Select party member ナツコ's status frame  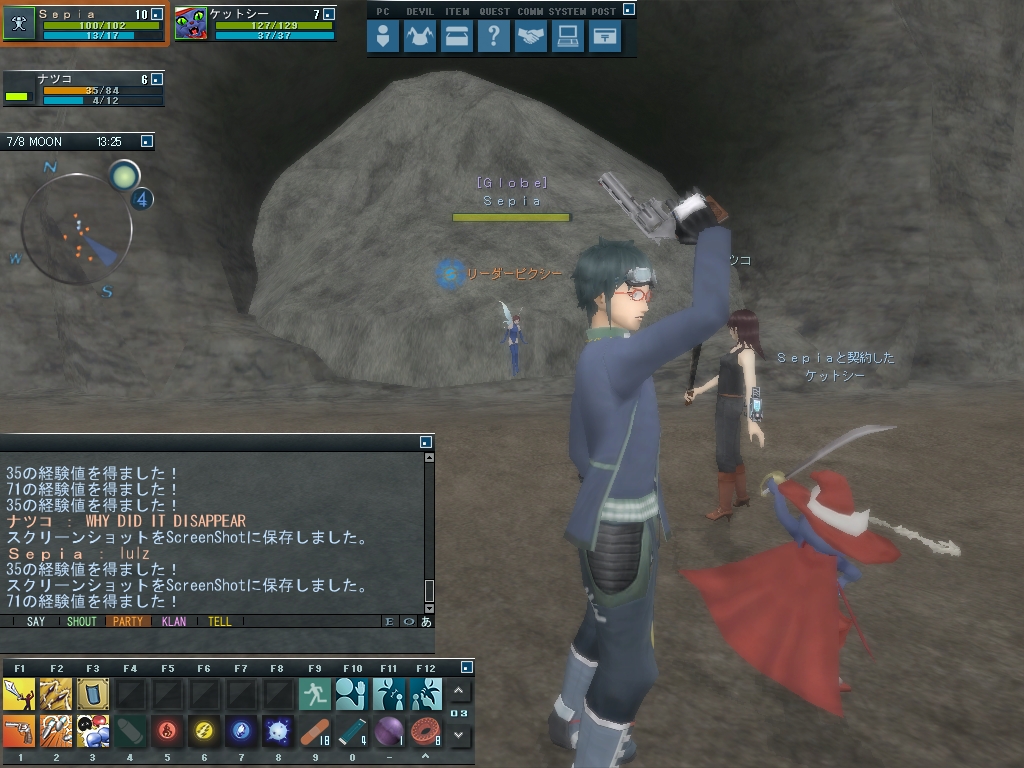click(x=83, y=89)
